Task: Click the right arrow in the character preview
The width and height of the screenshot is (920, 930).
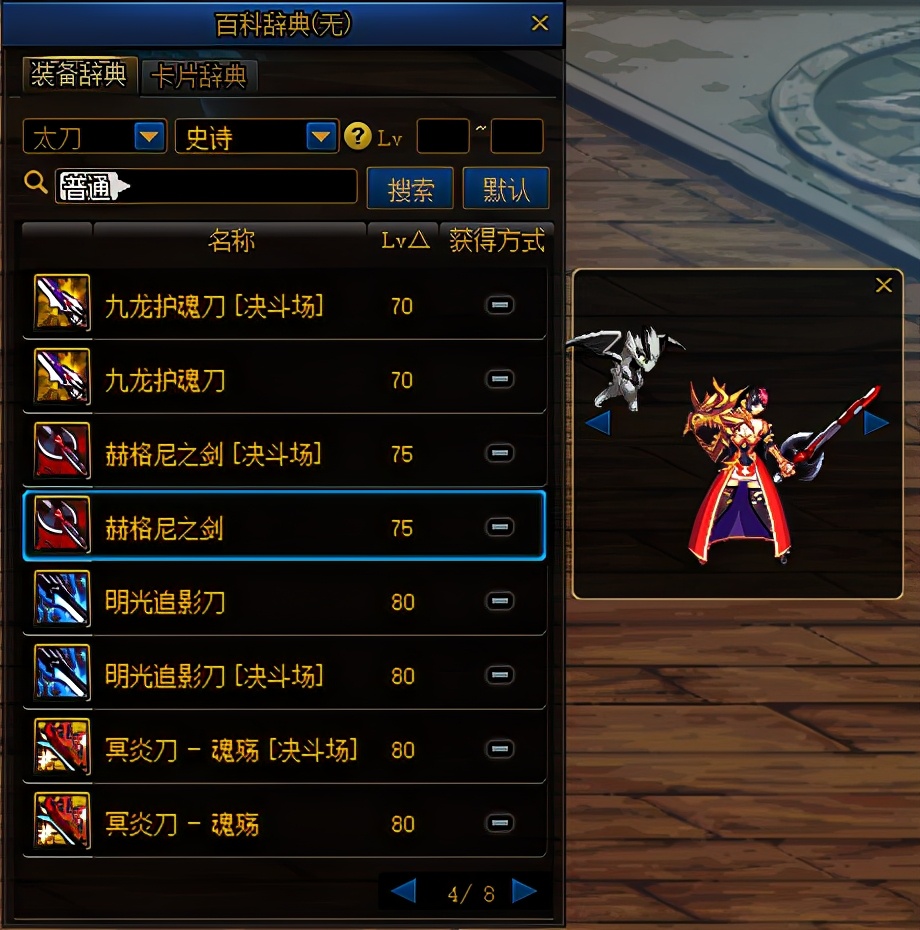Action: pos(876,423)
